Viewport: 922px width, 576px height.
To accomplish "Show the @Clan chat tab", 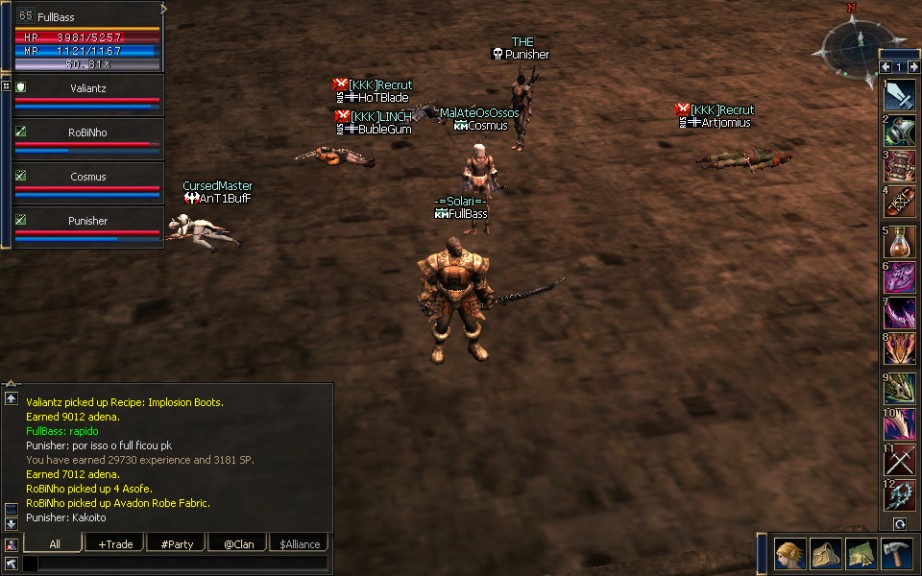I will pos(237,544).
